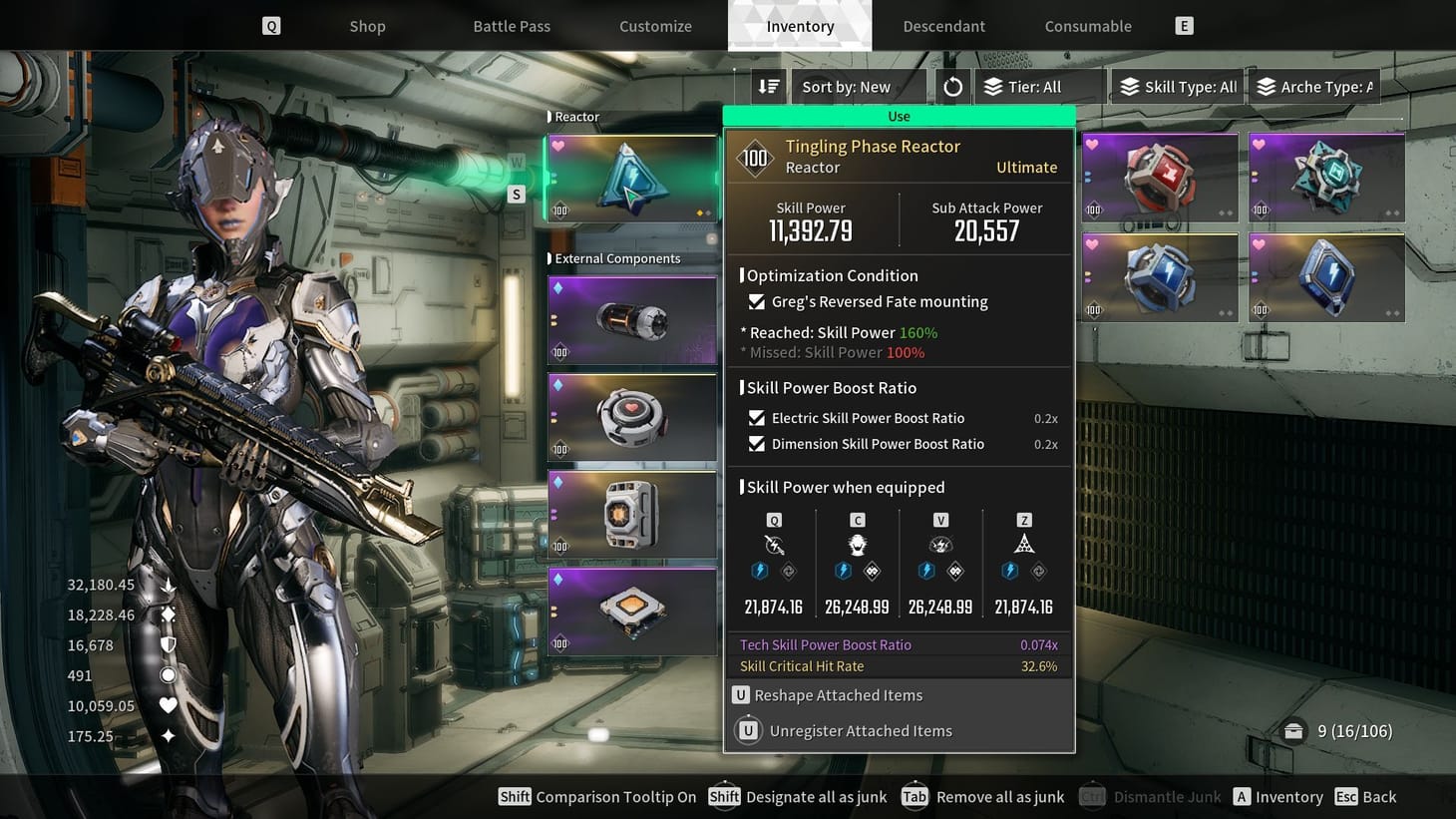Switch to the Descendant tab
This screenshot has height=819, width=1456.
click(943, 26)
